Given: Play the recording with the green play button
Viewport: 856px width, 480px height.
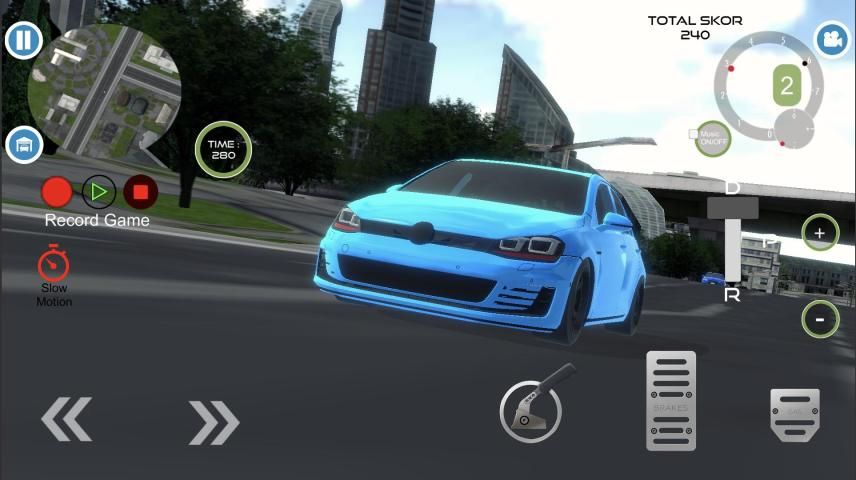Looking at the screenshot, I should coord(99,191).
